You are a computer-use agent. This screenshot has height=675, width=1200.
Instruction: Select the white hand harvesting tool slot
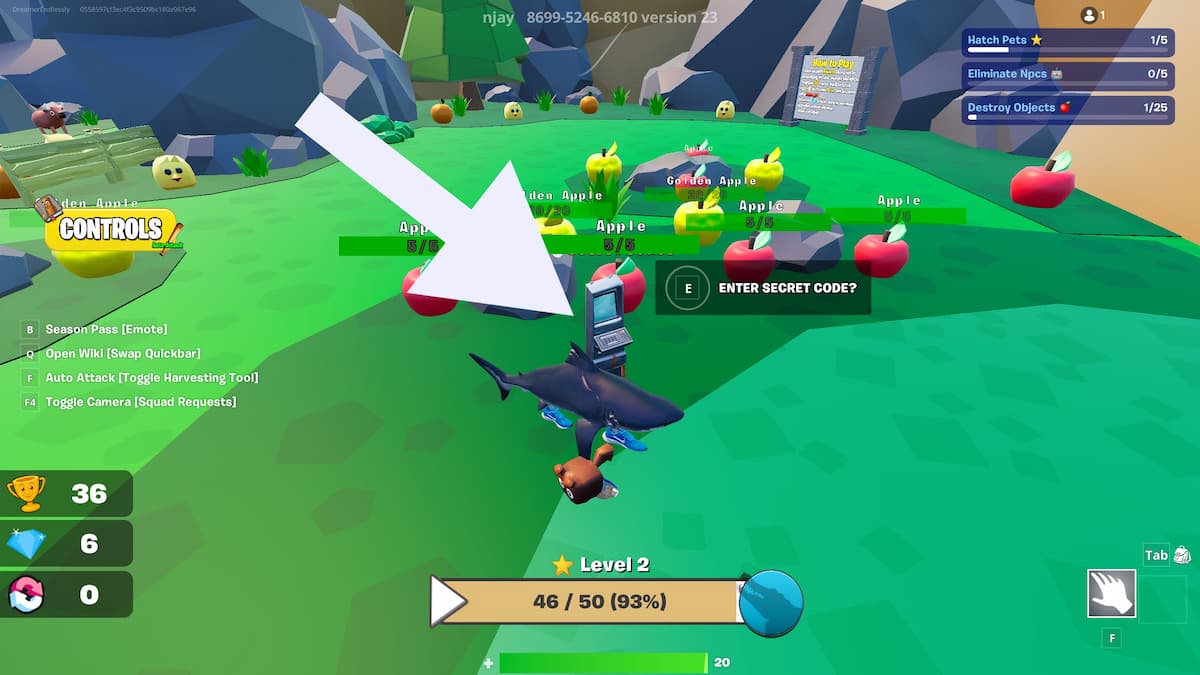pyautogui.click(x=1111, y=593)
